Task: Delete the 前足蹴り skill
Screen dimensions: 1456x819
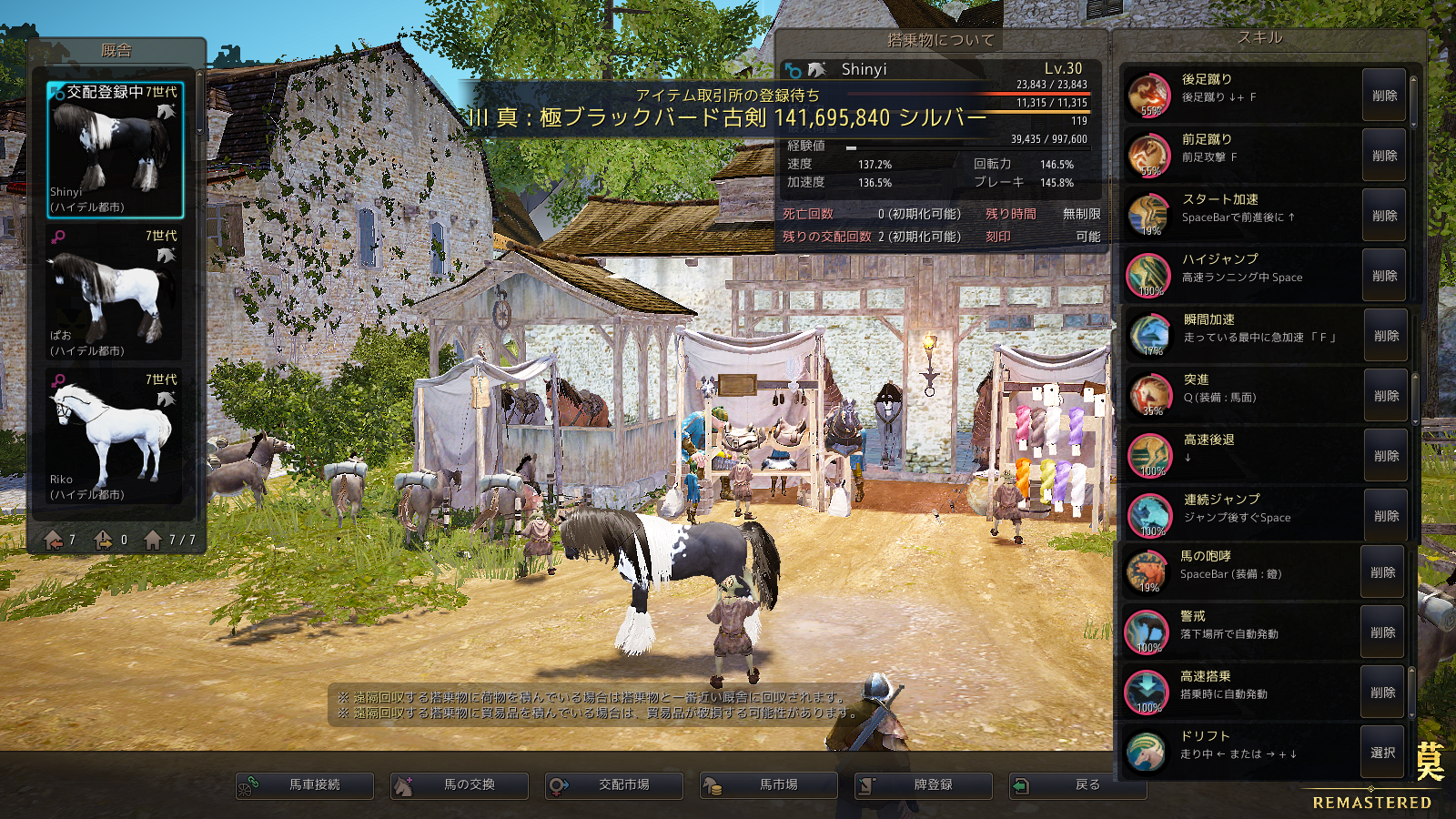Action: pyautogui.click(x=1384, y=156)
